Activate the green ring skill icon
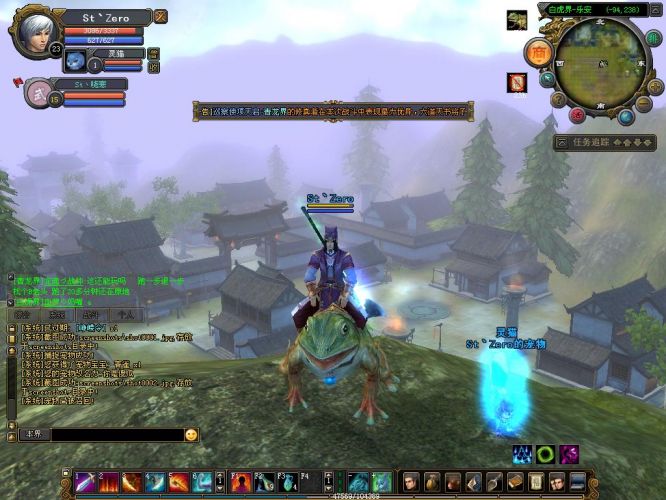Screen dimensions: 666x500 pyautogui.click(x=545, y=455)
